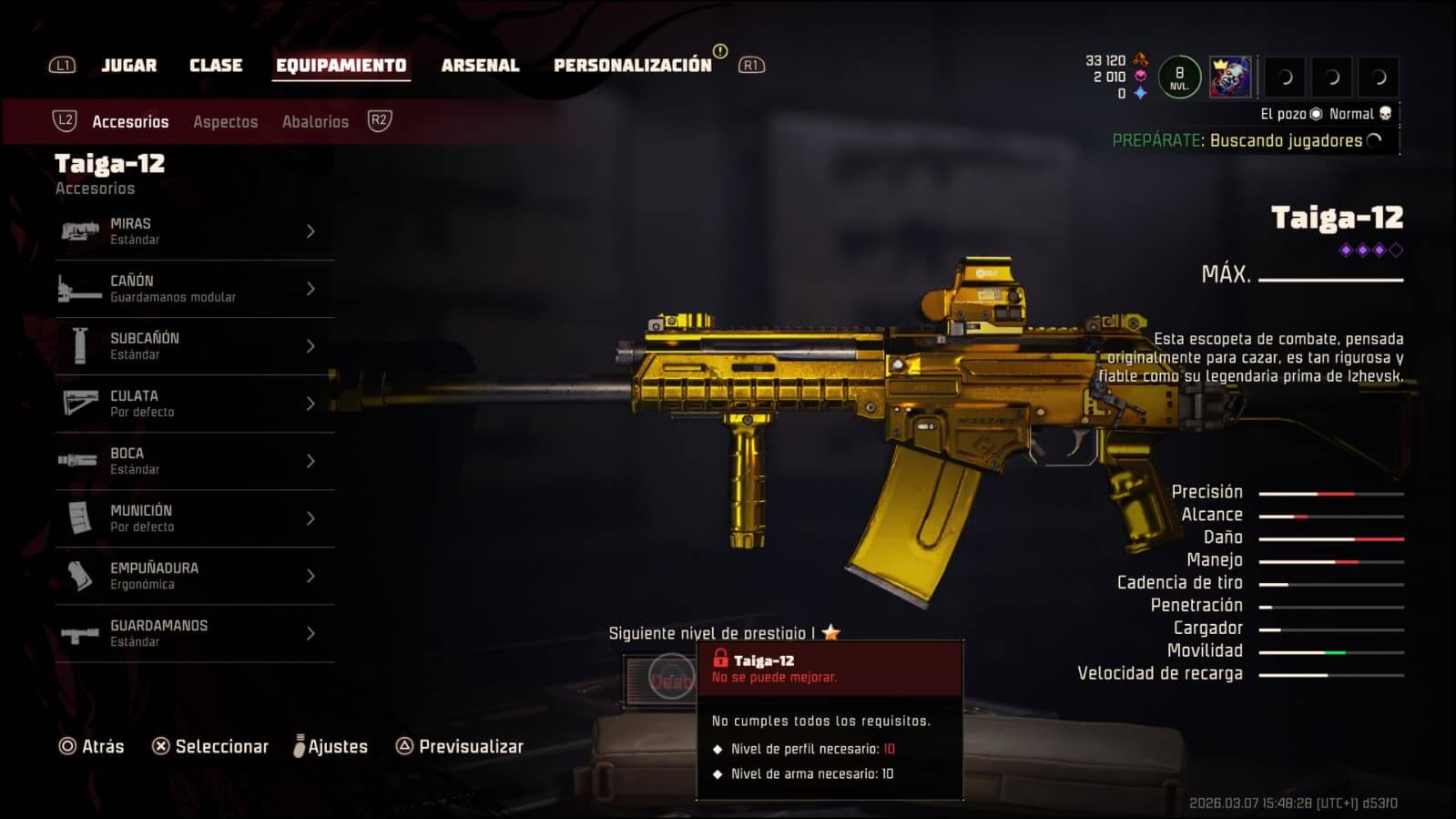This screenshot has width=1456, height=819.
Task: Open the JUGAR tab
Action: coord(128,66)
